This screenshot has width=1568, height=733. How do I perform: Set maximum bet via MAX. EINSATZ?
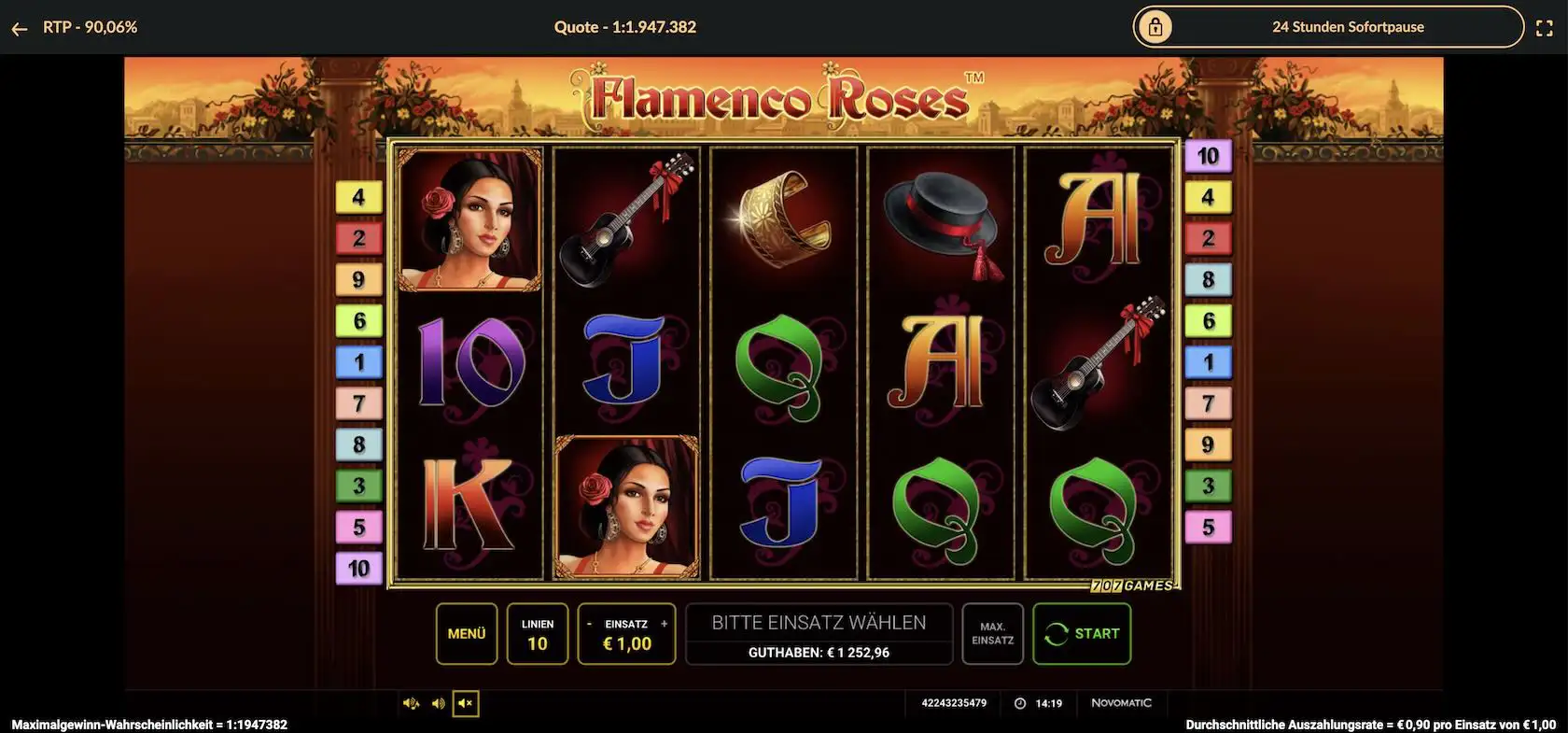point(992,633)
